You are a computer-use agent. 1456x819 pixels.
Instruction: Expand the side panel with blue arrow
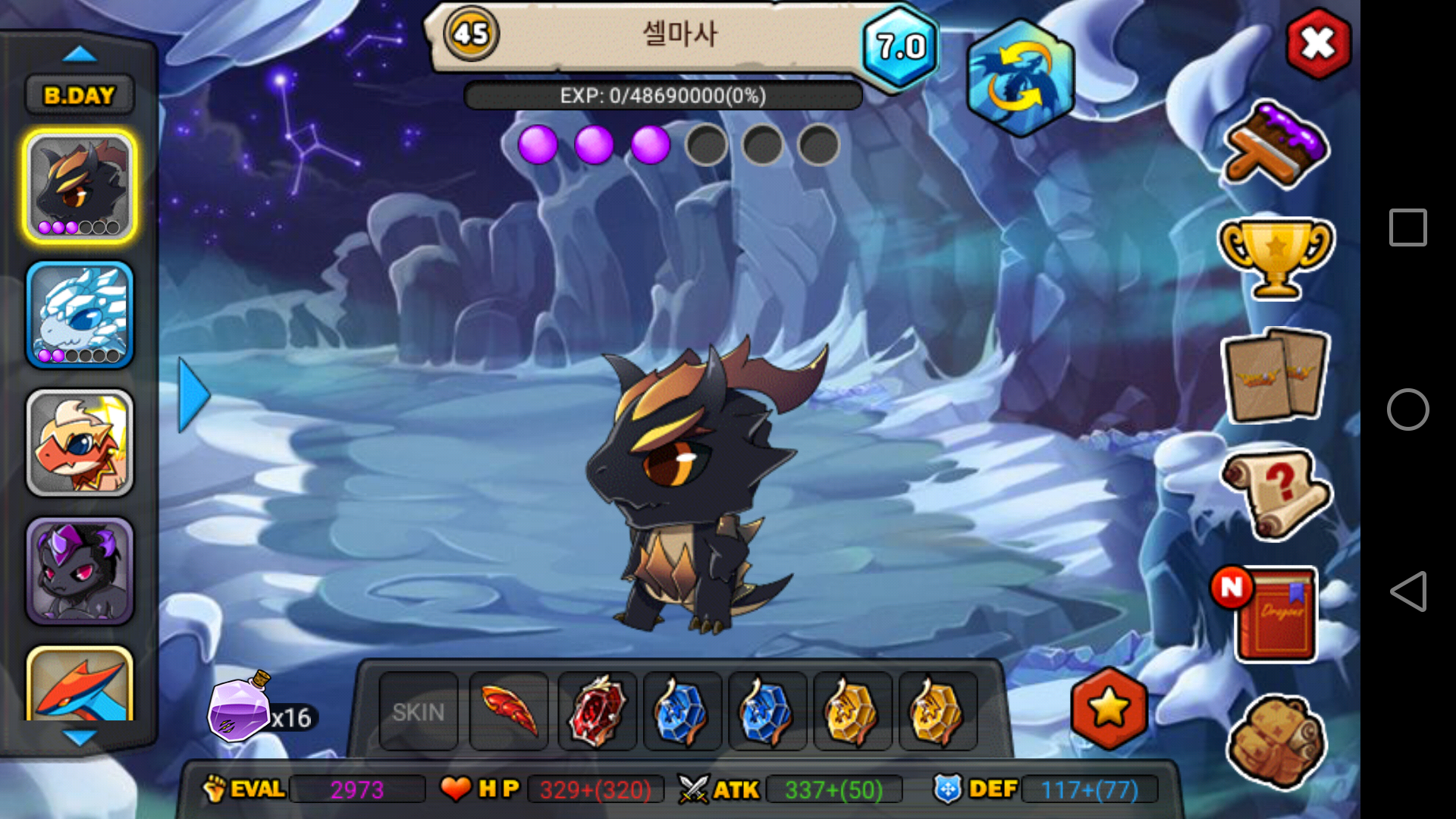pos(193,395)
